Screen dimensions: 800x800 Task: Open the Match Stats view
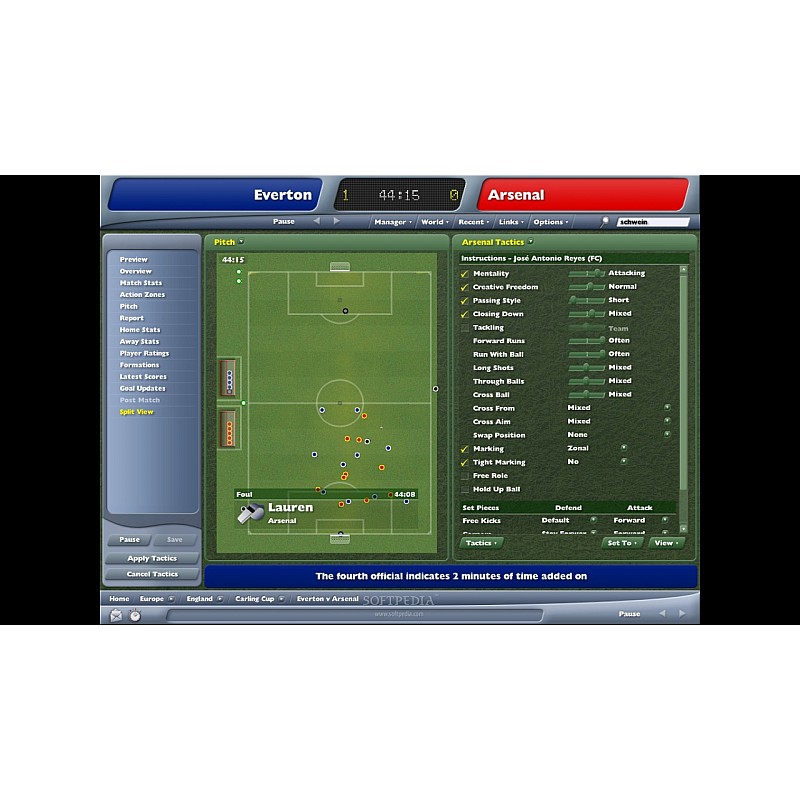coord(141,283)
